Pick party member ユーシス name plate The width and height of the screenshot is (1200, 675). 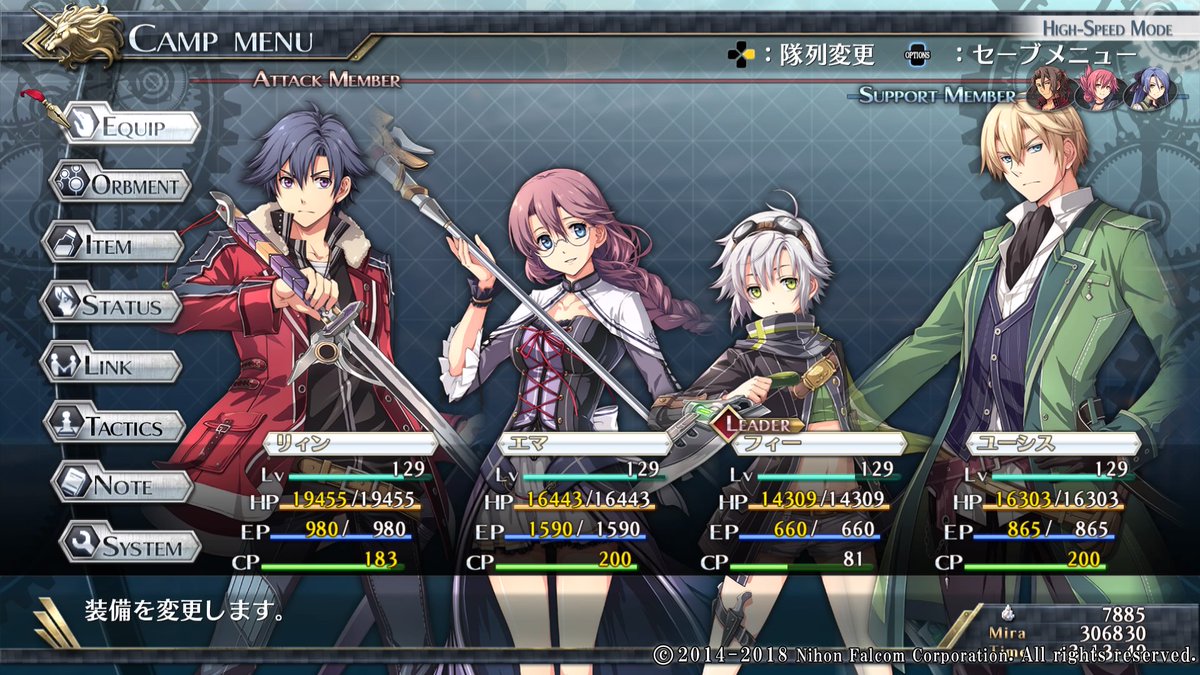pos(1052,444)
